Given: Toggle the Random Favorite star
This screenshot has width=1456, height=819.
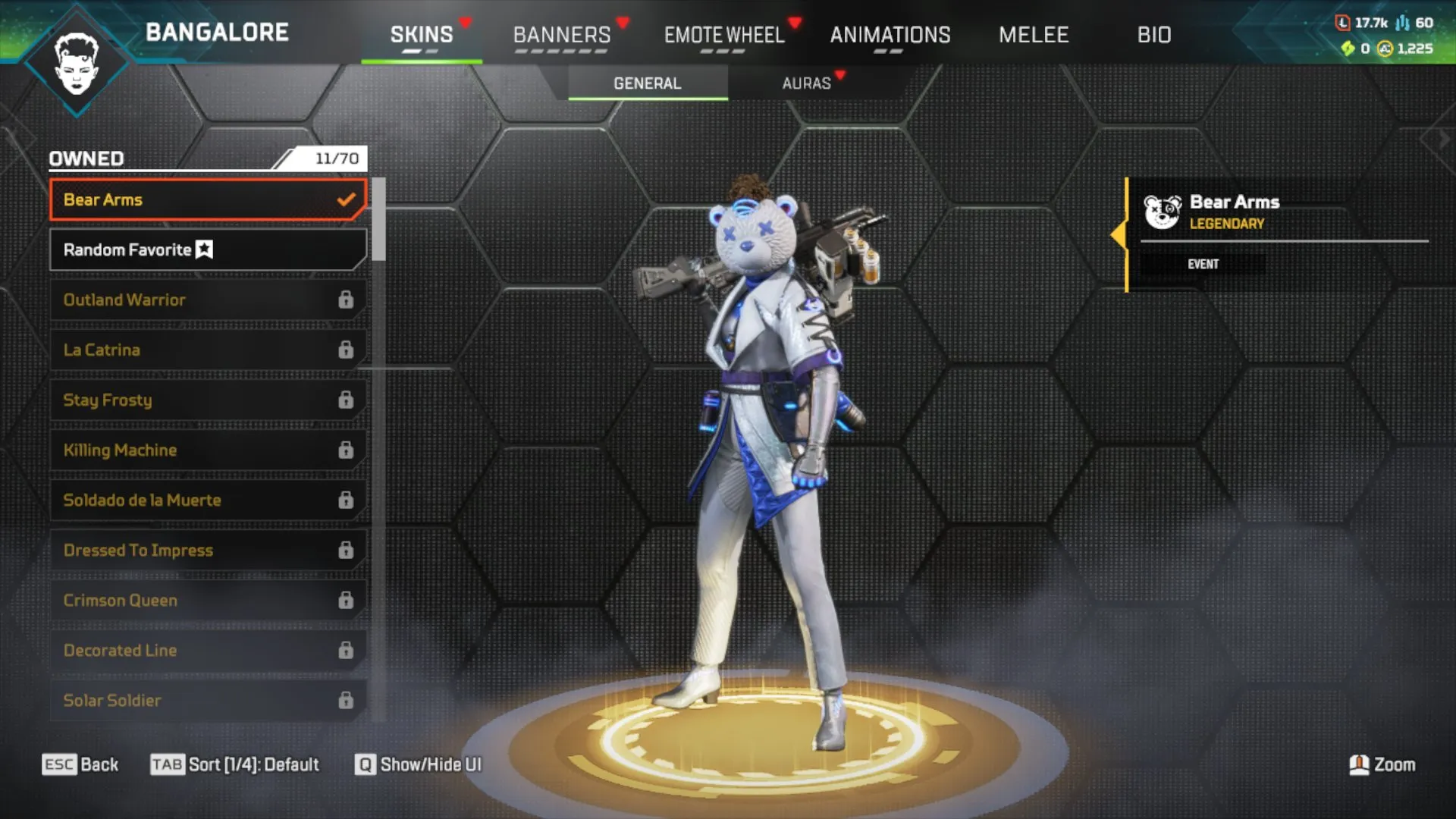Looking at the screenshot, I should [x=203, y=249].
